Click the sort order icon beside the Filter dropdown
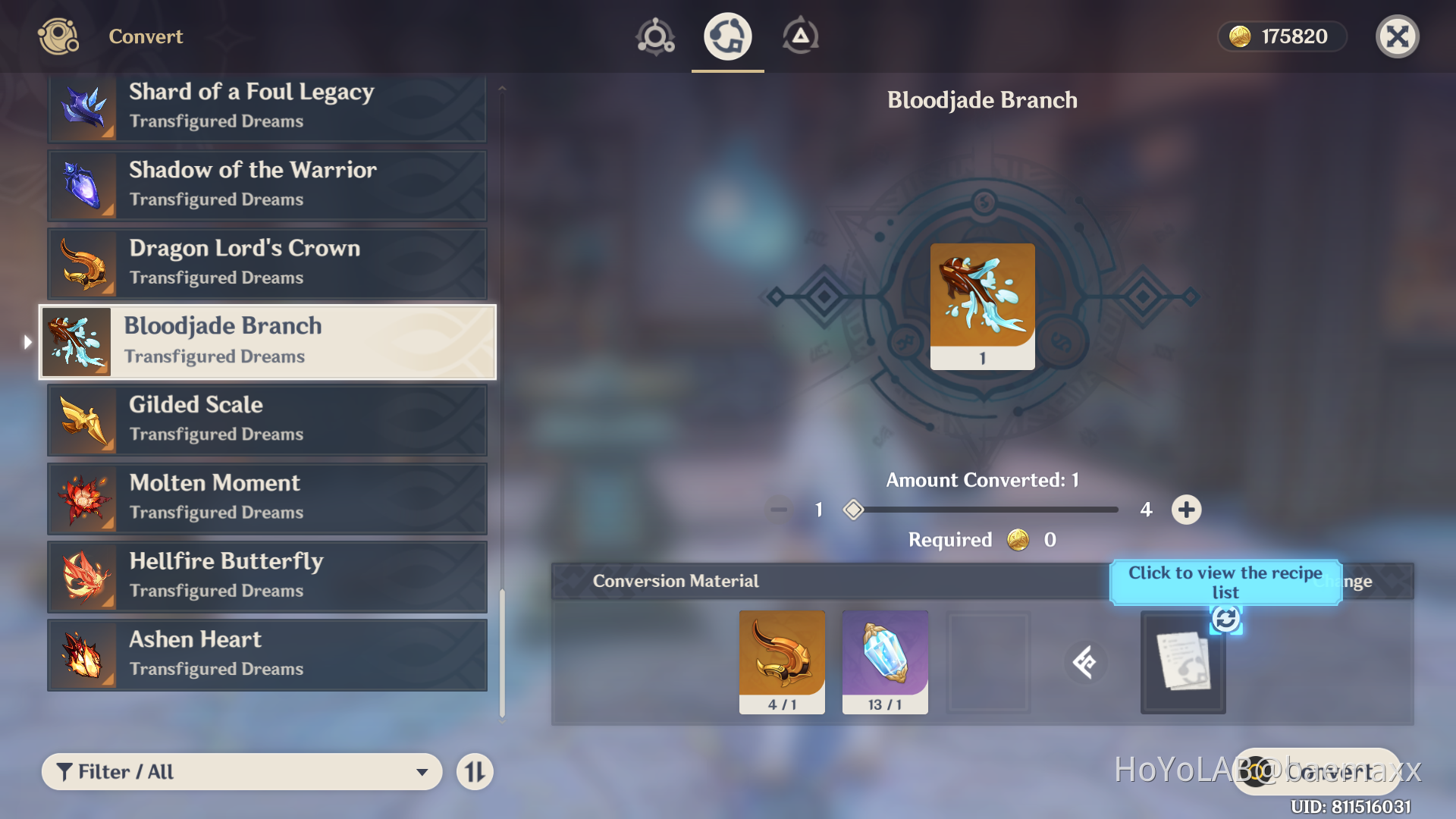Viewport: 1456px width, 819px height. [x=475, y=771]
